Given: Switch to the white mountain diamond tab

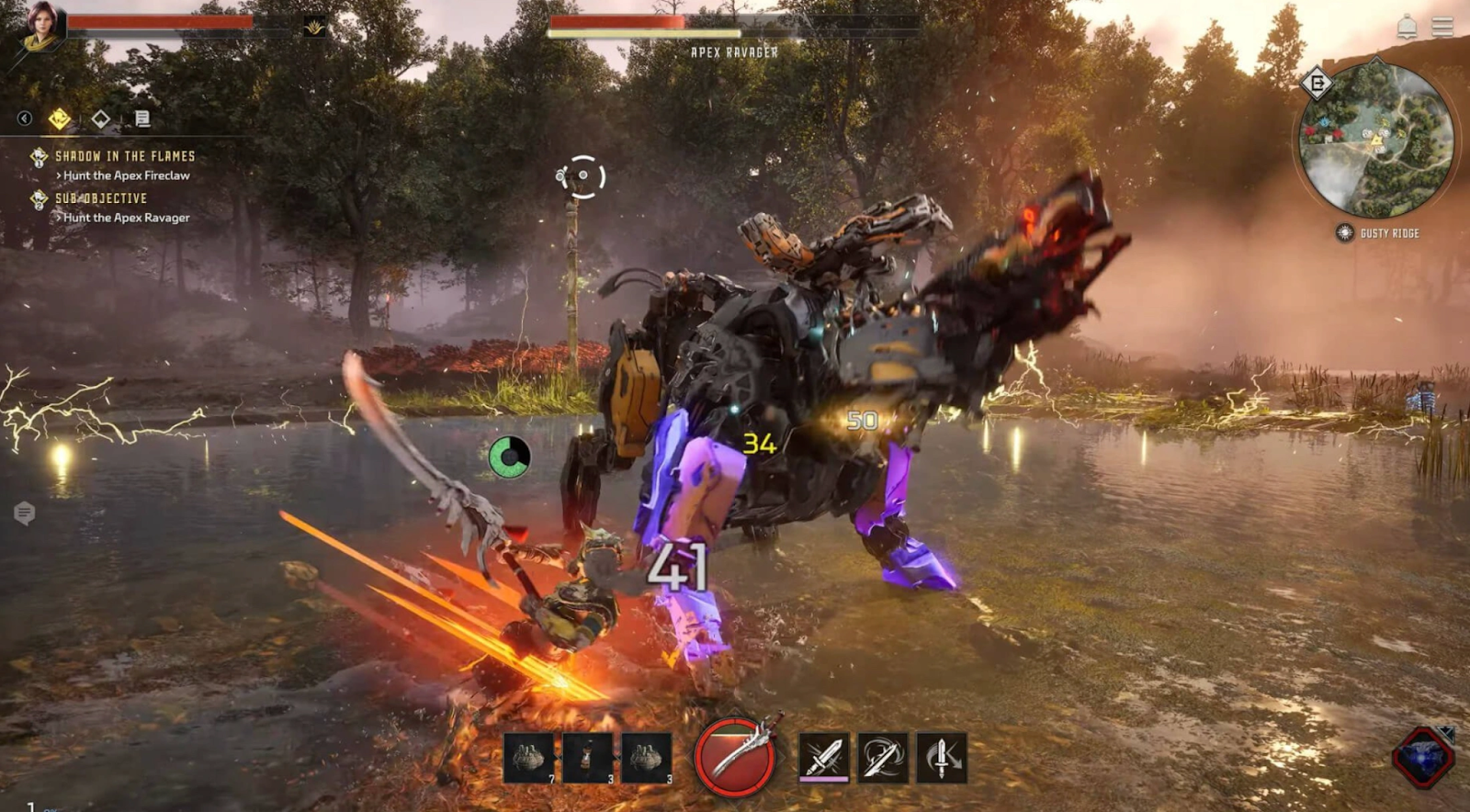Looking at the screenshot, I should (100, 118).
